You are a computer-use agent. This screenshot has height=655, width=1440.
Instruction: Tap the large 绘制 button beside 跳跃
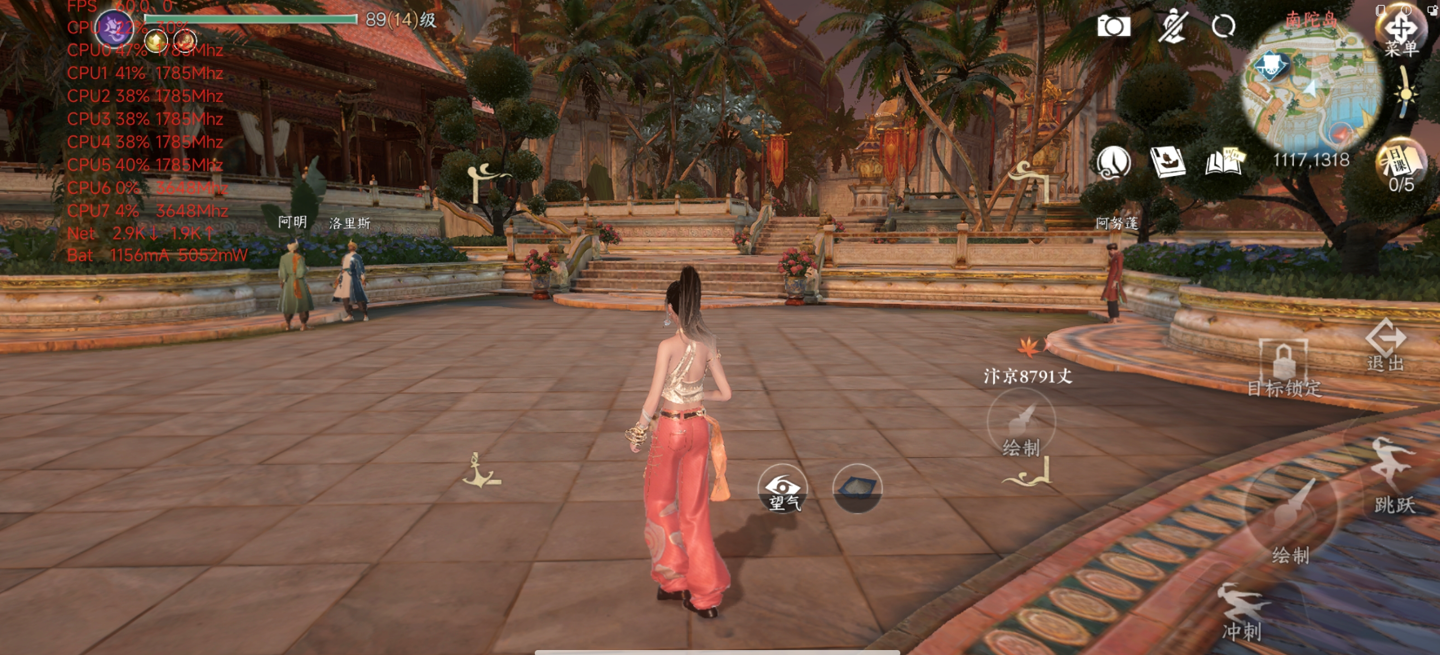click(1290, 518)
